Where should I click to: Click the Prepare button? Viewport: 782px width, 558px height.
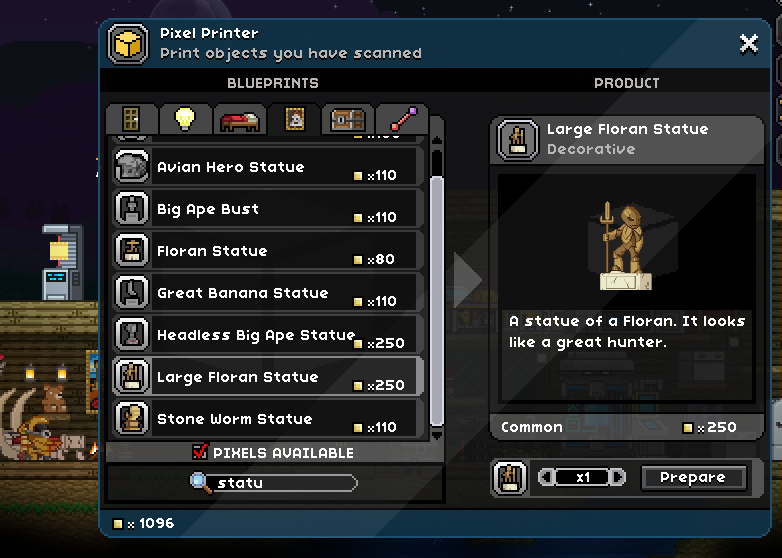pyautogui.click(x=693, y=478)
